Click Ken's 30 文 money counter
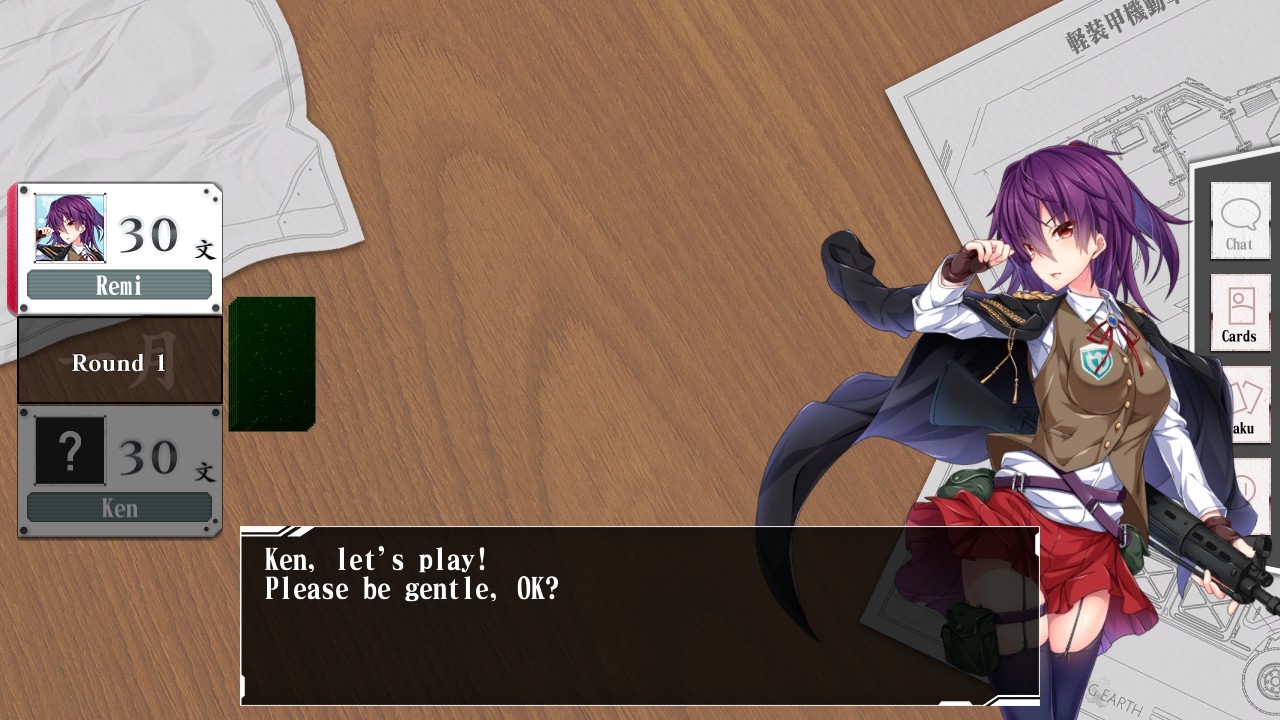Screen dimensions: 1280x720 (165, 460)
